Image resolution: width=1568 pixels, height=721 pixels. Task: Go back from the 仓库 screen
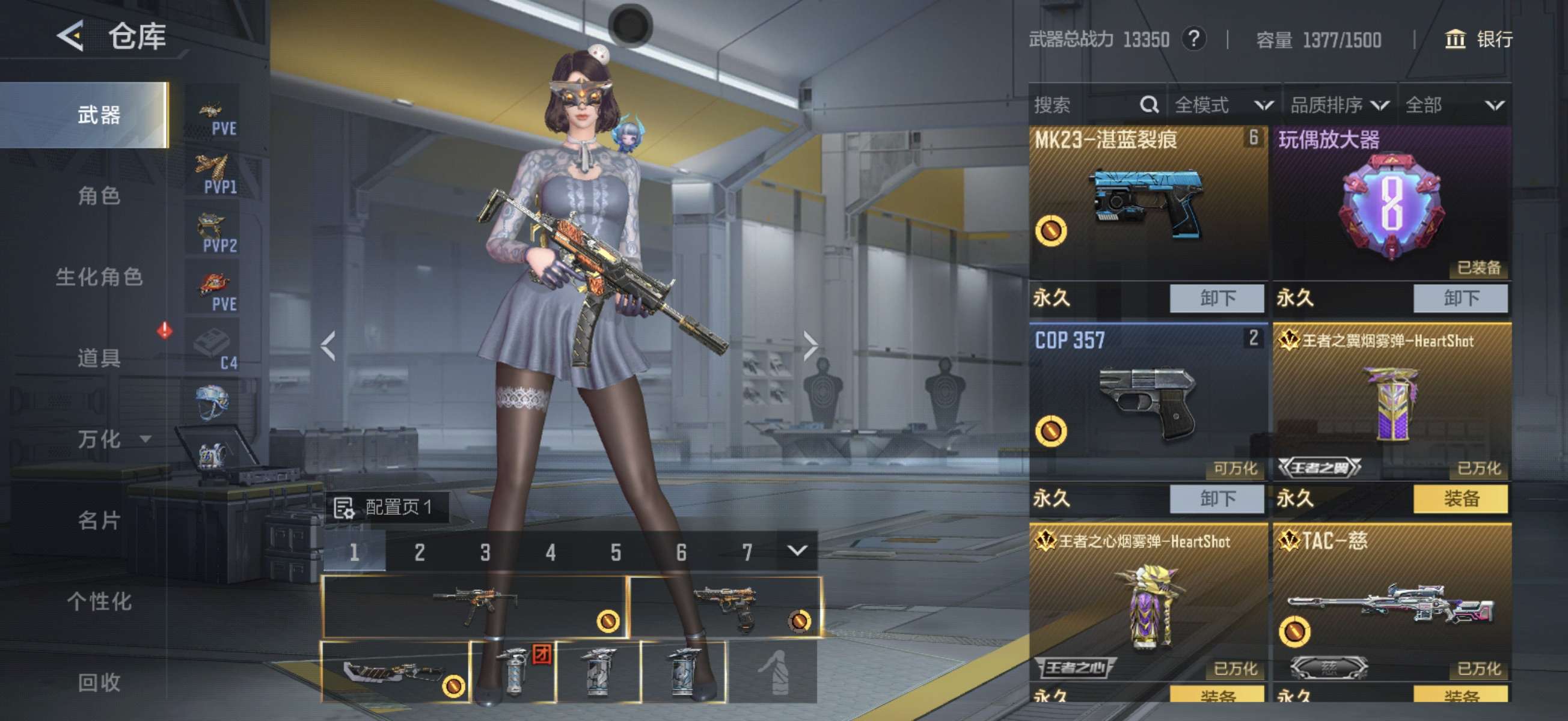[x=71, y=37]
